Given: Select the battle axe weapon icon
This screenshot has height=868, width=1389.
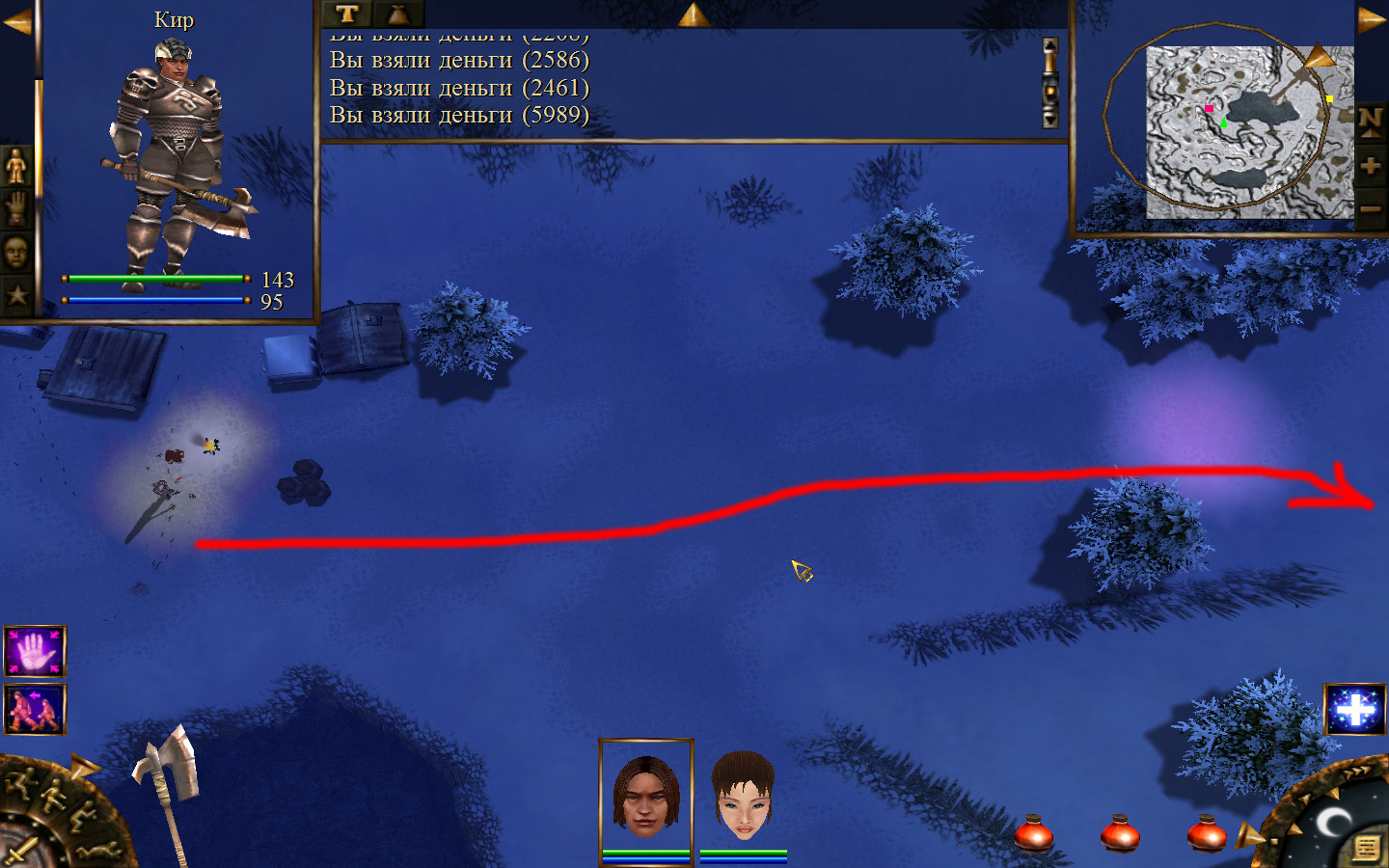Looking at the screenshot, I should (x=168, y=781).
